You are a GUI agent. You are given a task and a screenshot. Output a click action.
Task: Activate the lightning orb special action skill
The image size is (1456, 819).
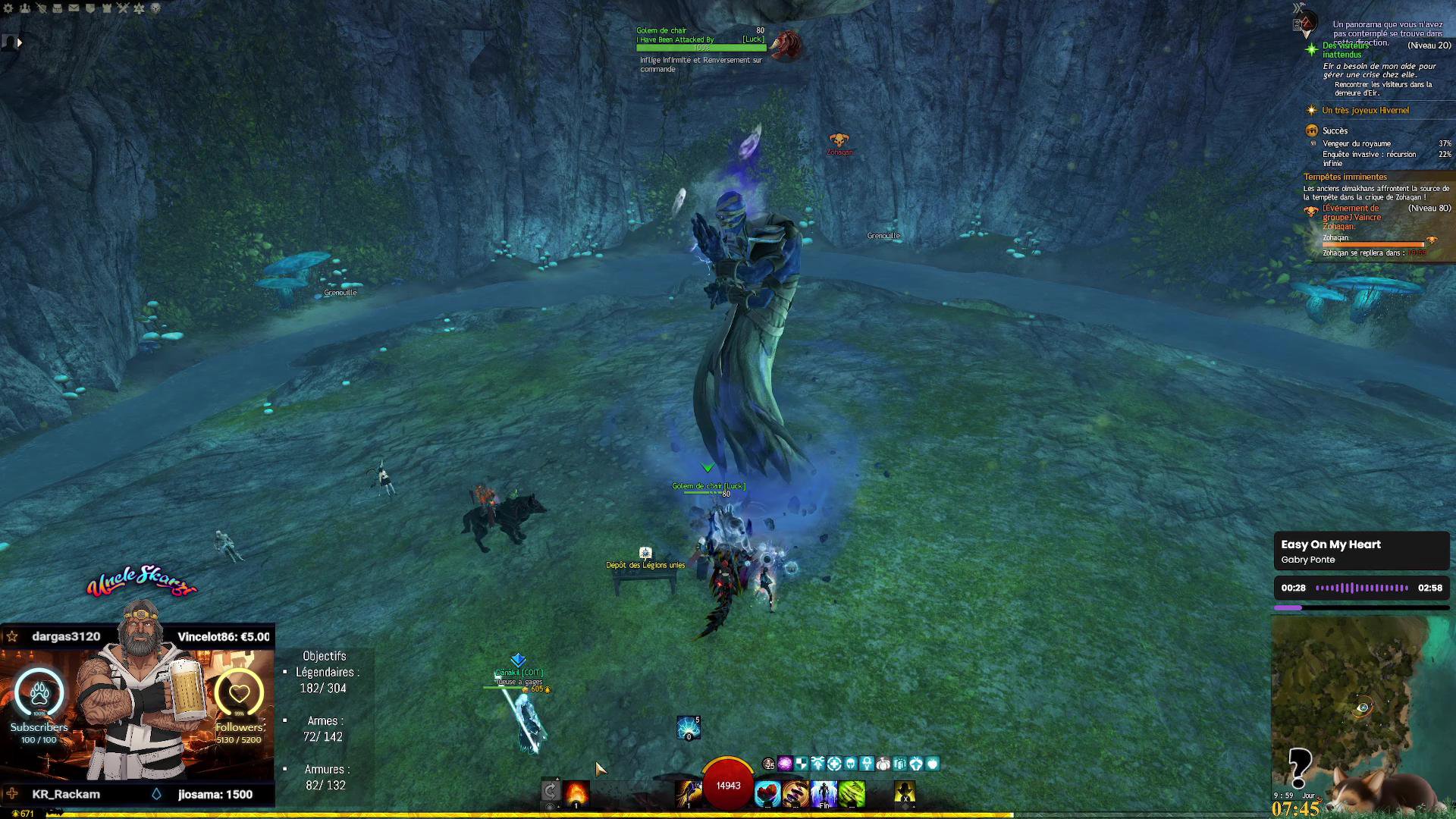(x=689, y=728)
